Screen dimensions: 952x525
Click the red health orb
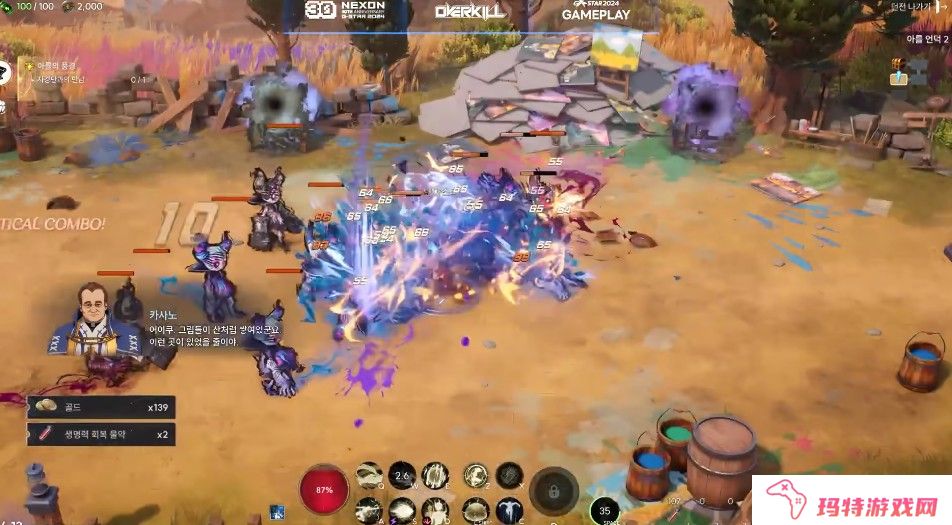pyautogui.click(x=323, y=490)
